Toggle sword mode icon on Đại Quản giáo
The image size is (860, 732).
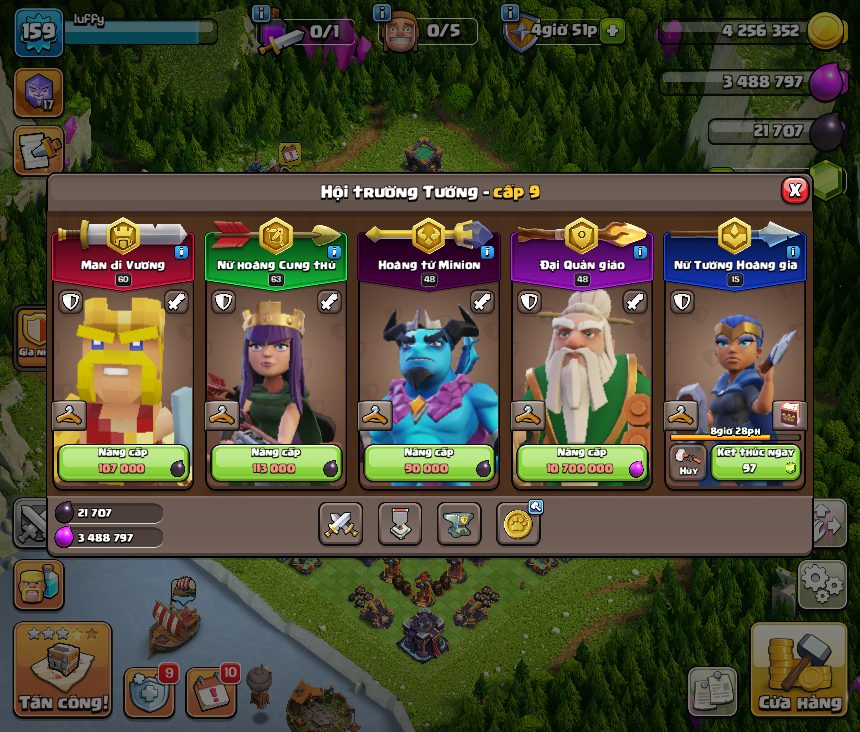click(x=635, y=302)
